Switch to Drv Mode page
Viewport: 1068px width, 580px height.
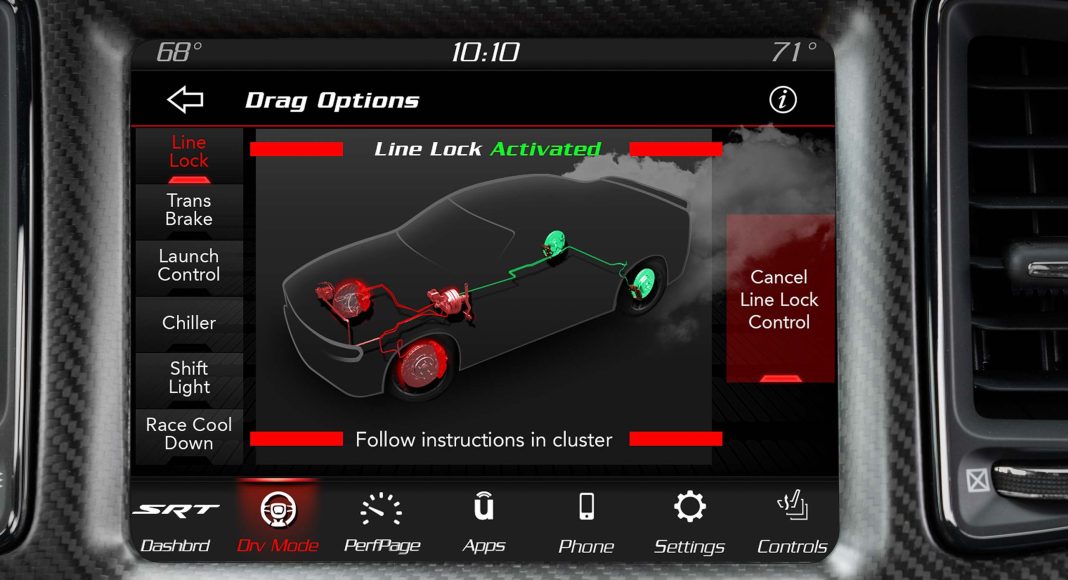pyautogui.click(x=278, y=523)
